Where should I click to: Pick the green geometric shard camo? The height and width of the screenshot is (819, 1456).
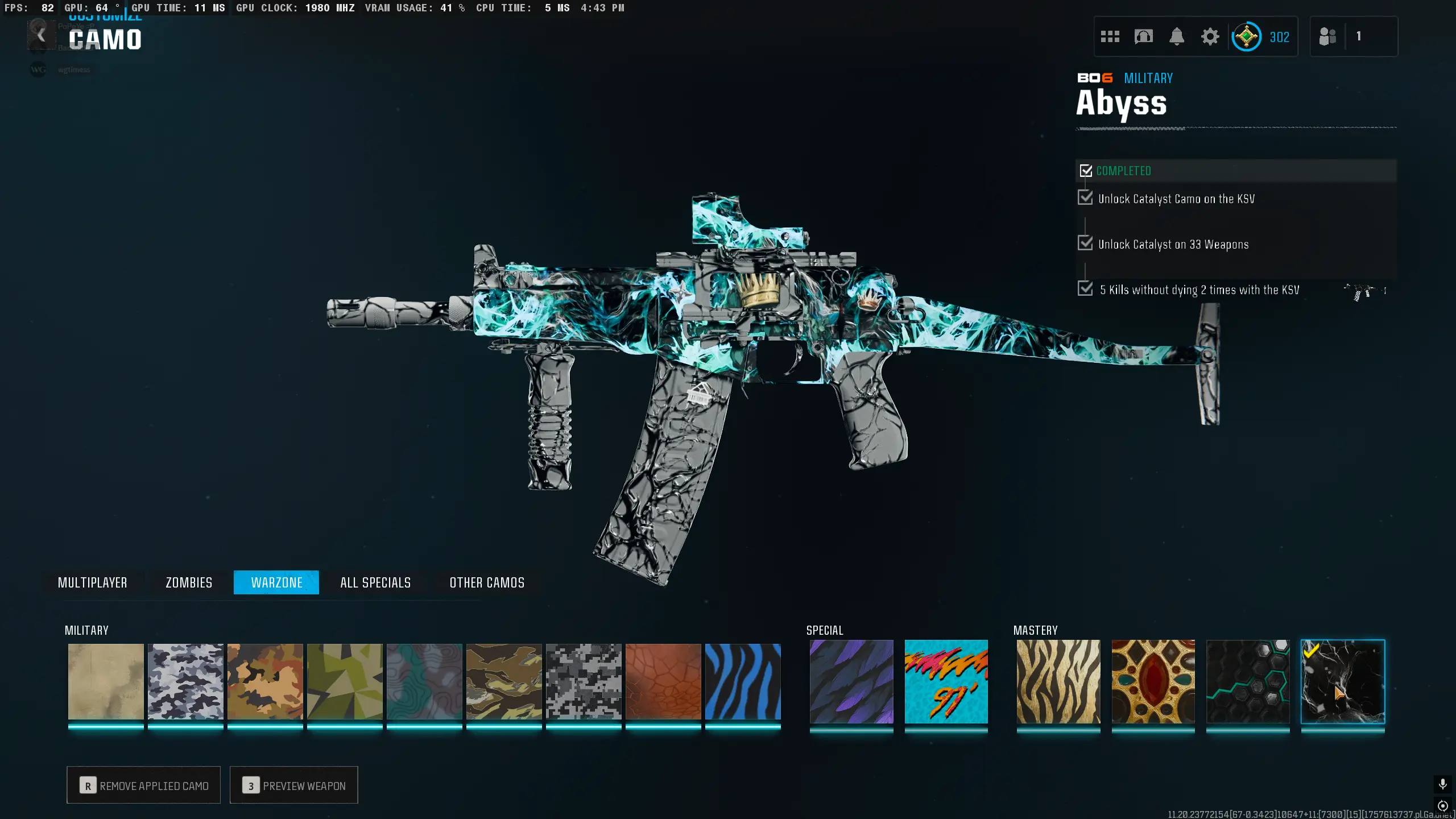pyautogui.click(x=345, y=681)
